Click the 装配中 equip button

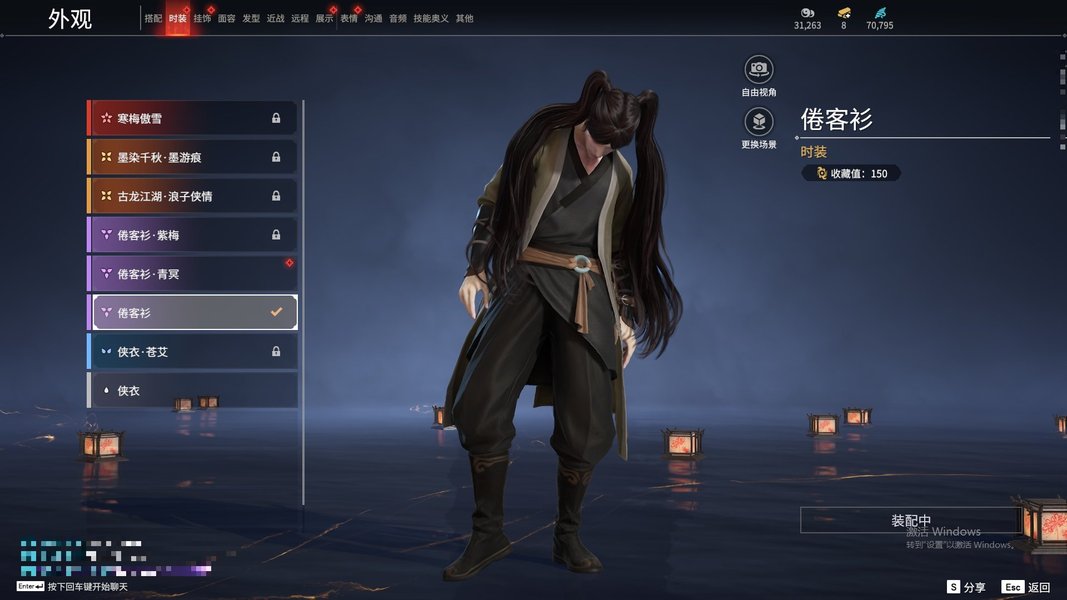point(911,521)
